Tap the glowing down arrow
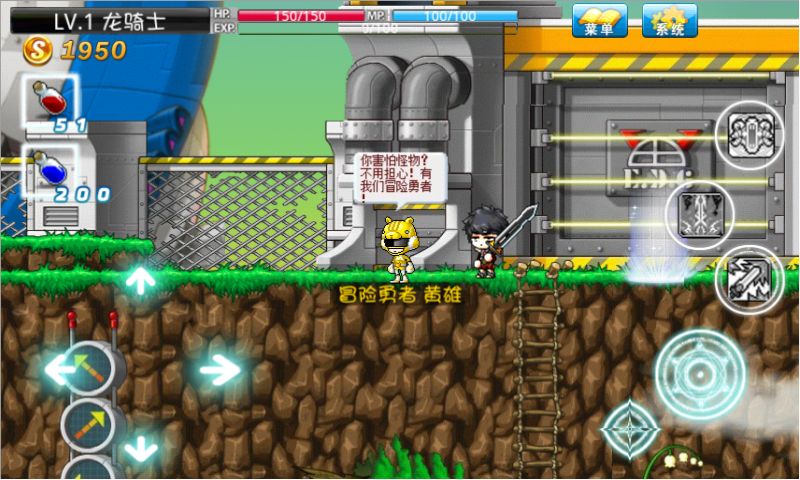 140,448
